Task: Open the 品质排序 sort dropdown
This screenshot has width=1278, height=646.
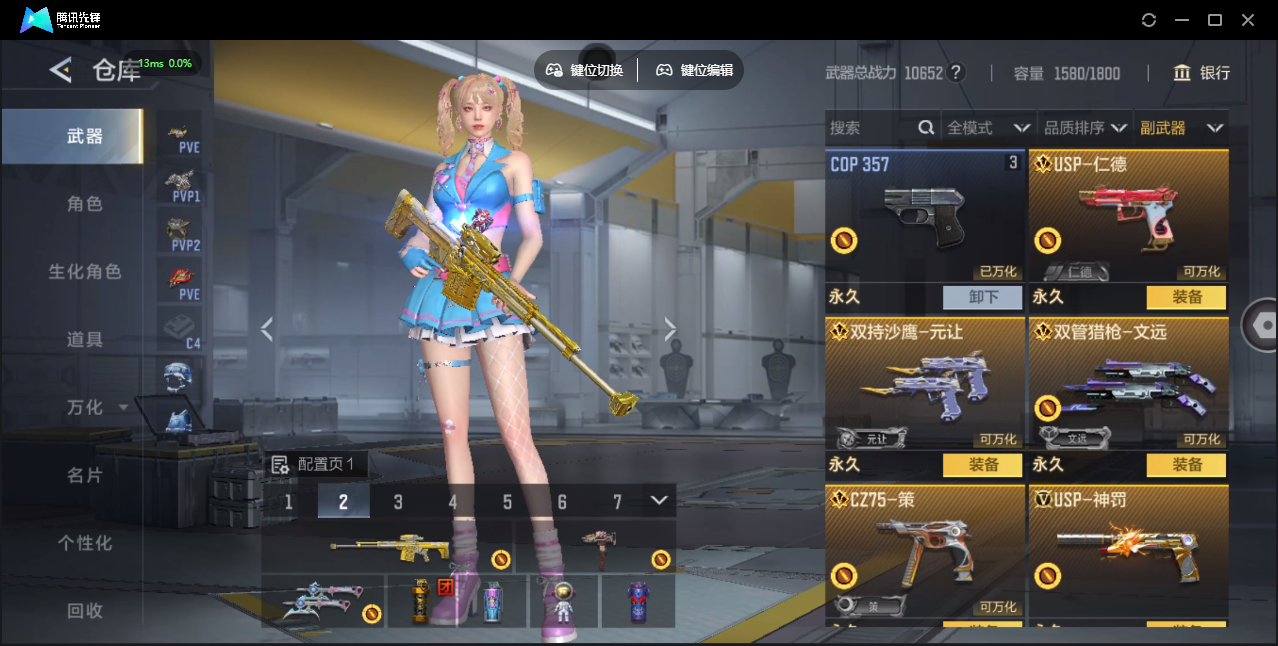Action: click(x=1085, y=128)
